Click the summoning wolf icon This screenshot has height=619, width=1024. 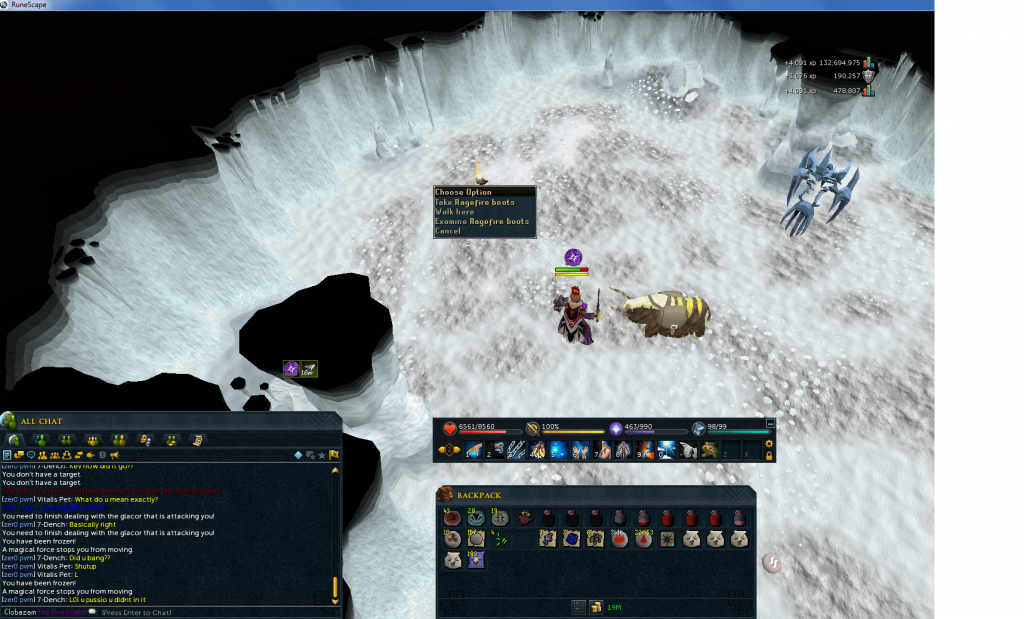point(699,428)
